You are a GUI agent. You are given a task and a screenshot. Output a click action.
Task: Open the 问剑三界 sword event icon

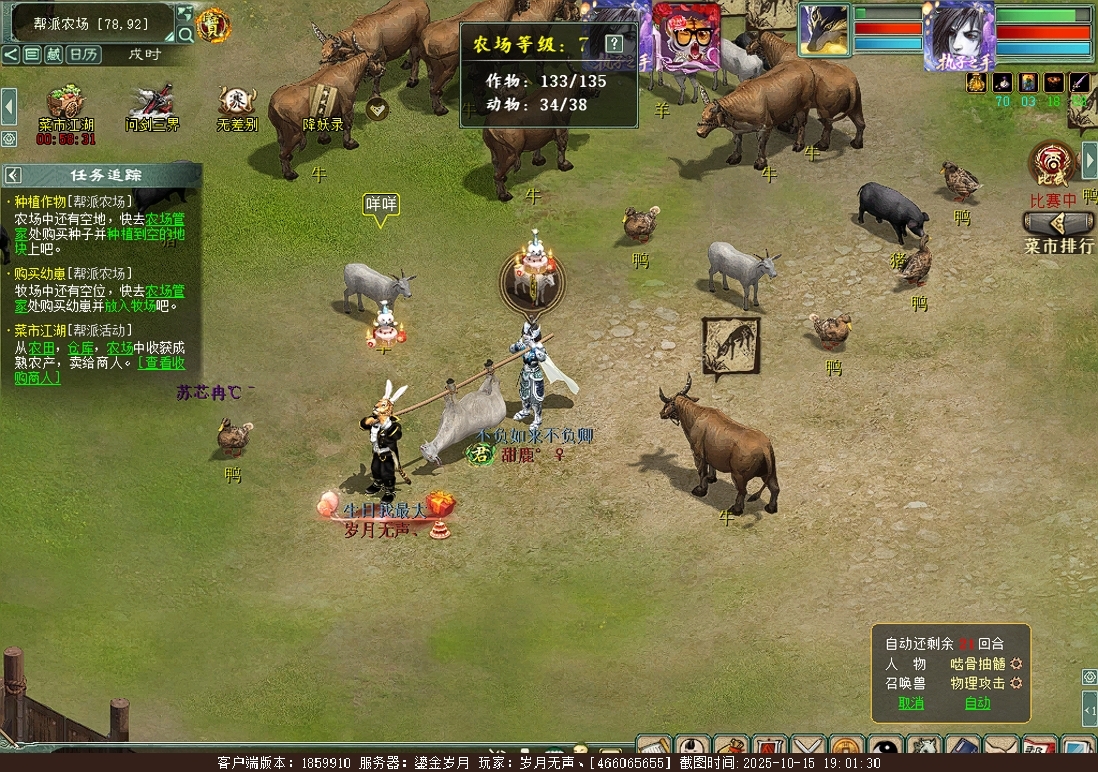pyautogui.click(x=152, y=104)
